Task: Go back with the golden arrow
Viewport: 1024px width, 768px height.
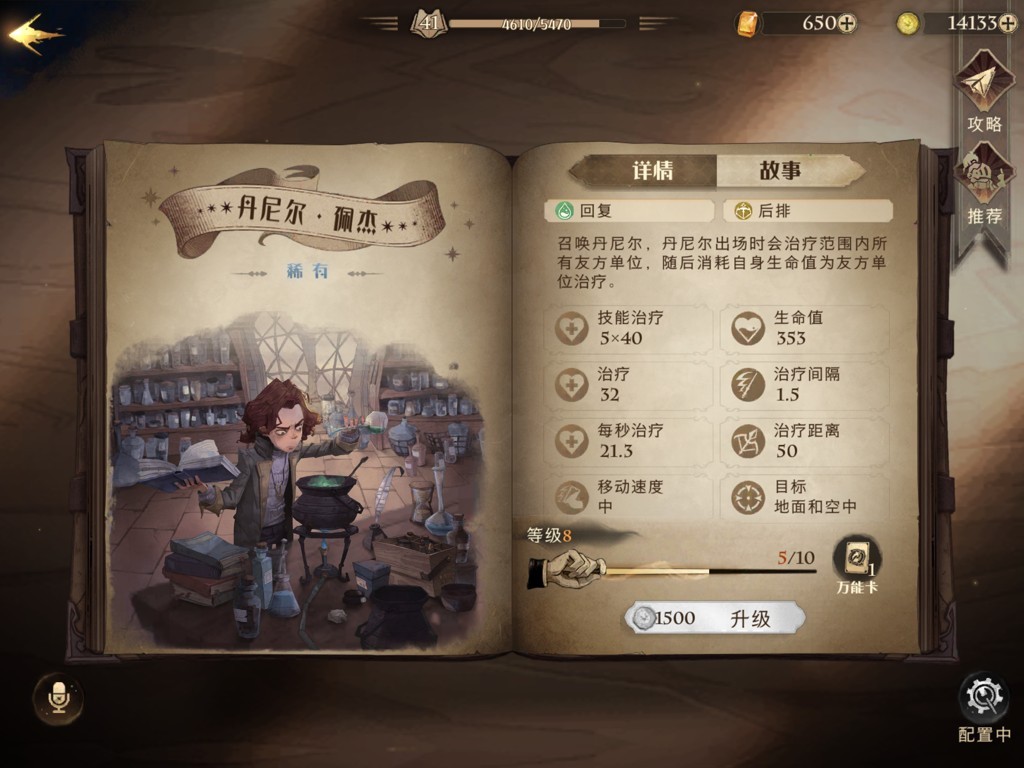Action: point(35,34)
